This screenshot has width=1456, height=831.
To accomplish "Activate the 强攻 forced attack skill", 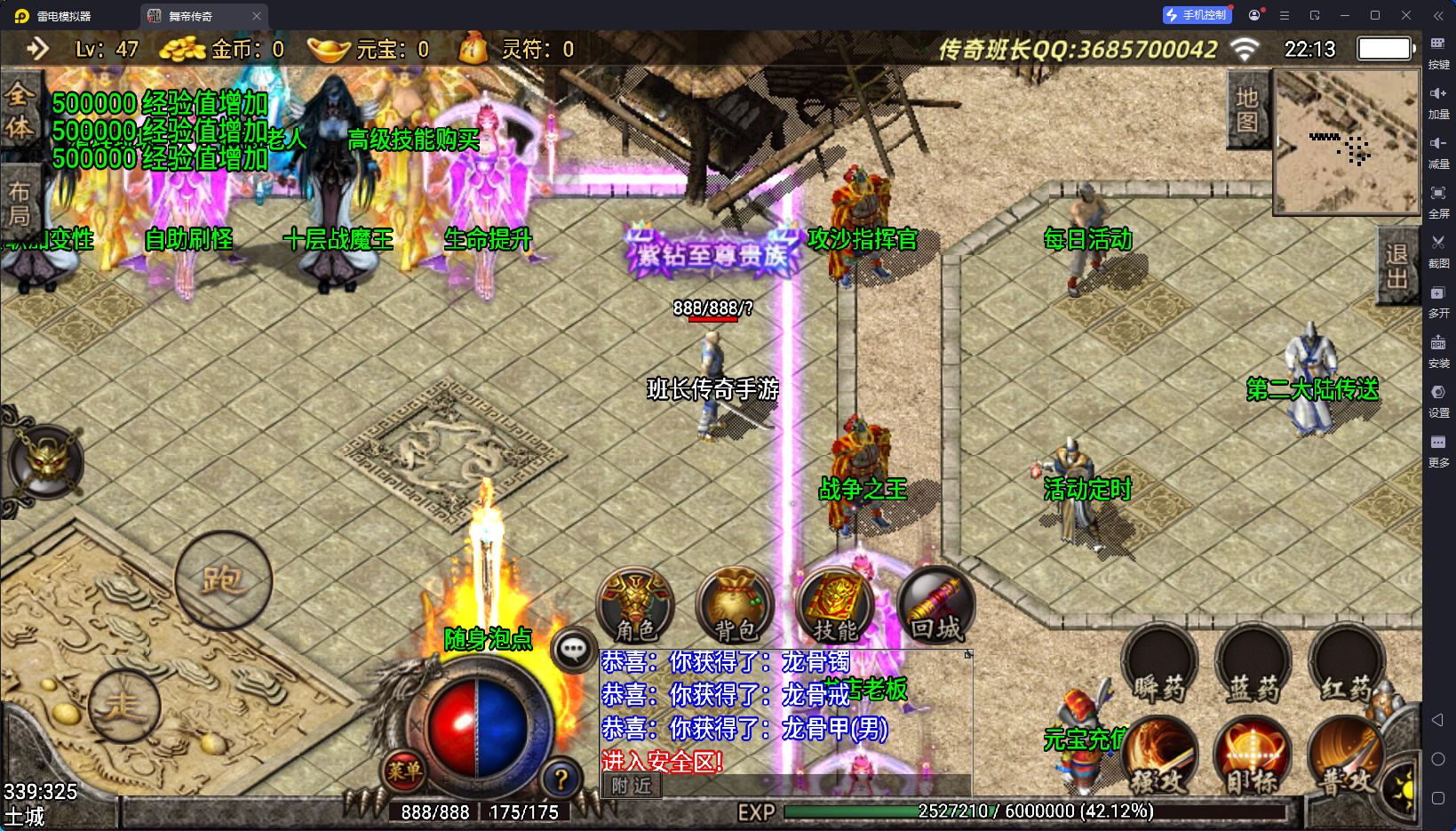I will tap(1159, 757).
